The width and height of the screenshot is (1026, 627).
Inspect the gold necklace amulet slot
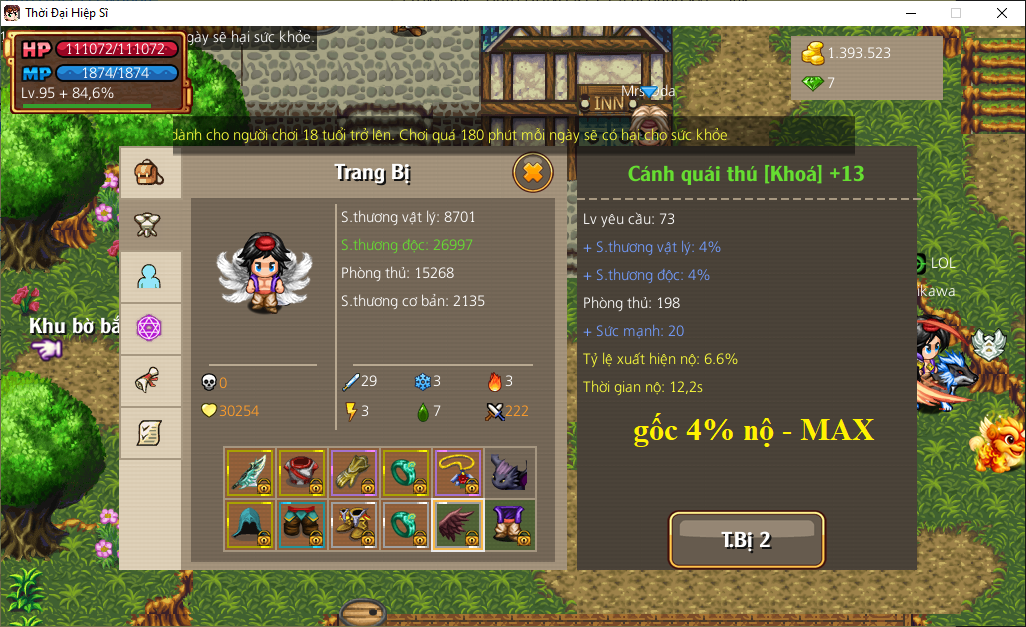coord(458,473)
